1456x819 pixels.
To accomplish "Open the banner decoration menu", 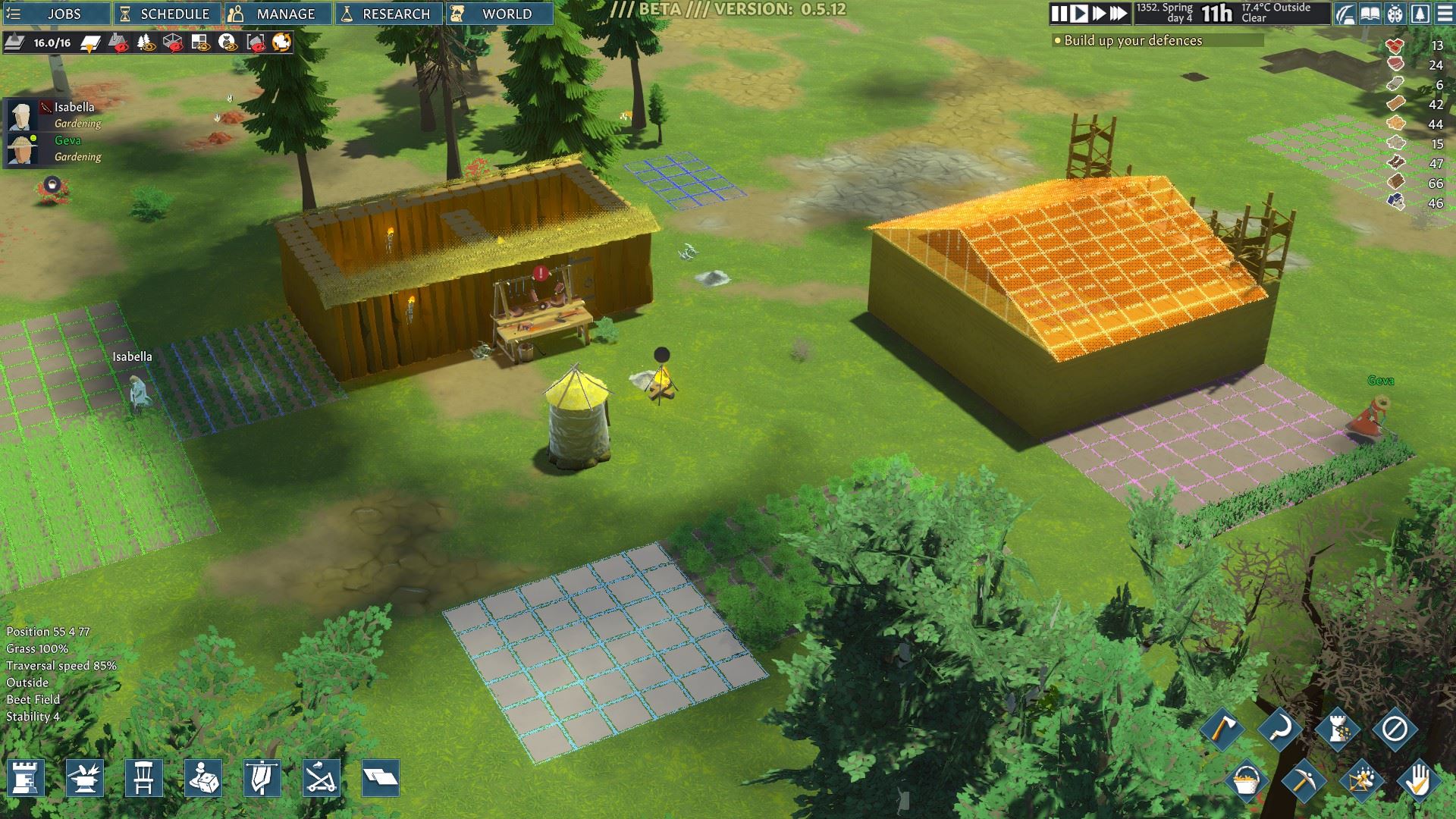I will (x=262, y=778).
